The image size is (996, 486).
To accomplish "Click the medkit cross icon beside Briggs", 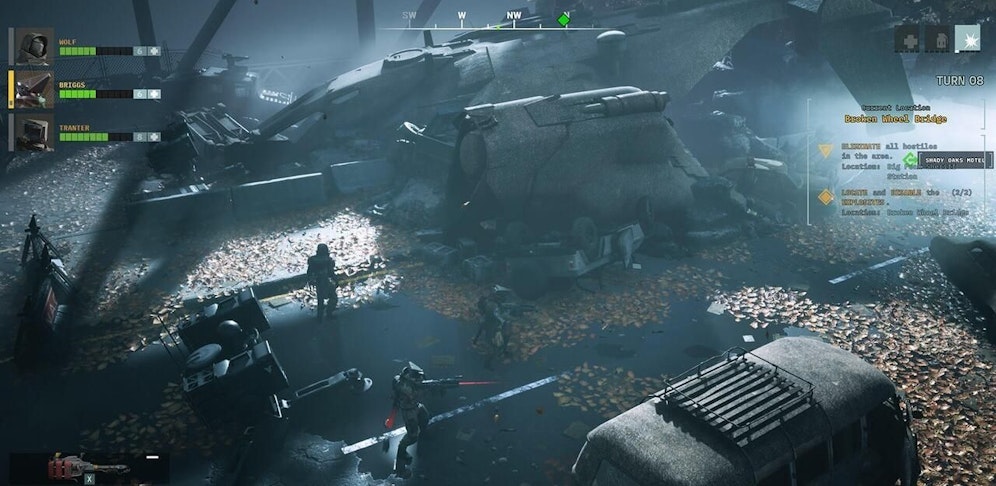I will 154,94.
